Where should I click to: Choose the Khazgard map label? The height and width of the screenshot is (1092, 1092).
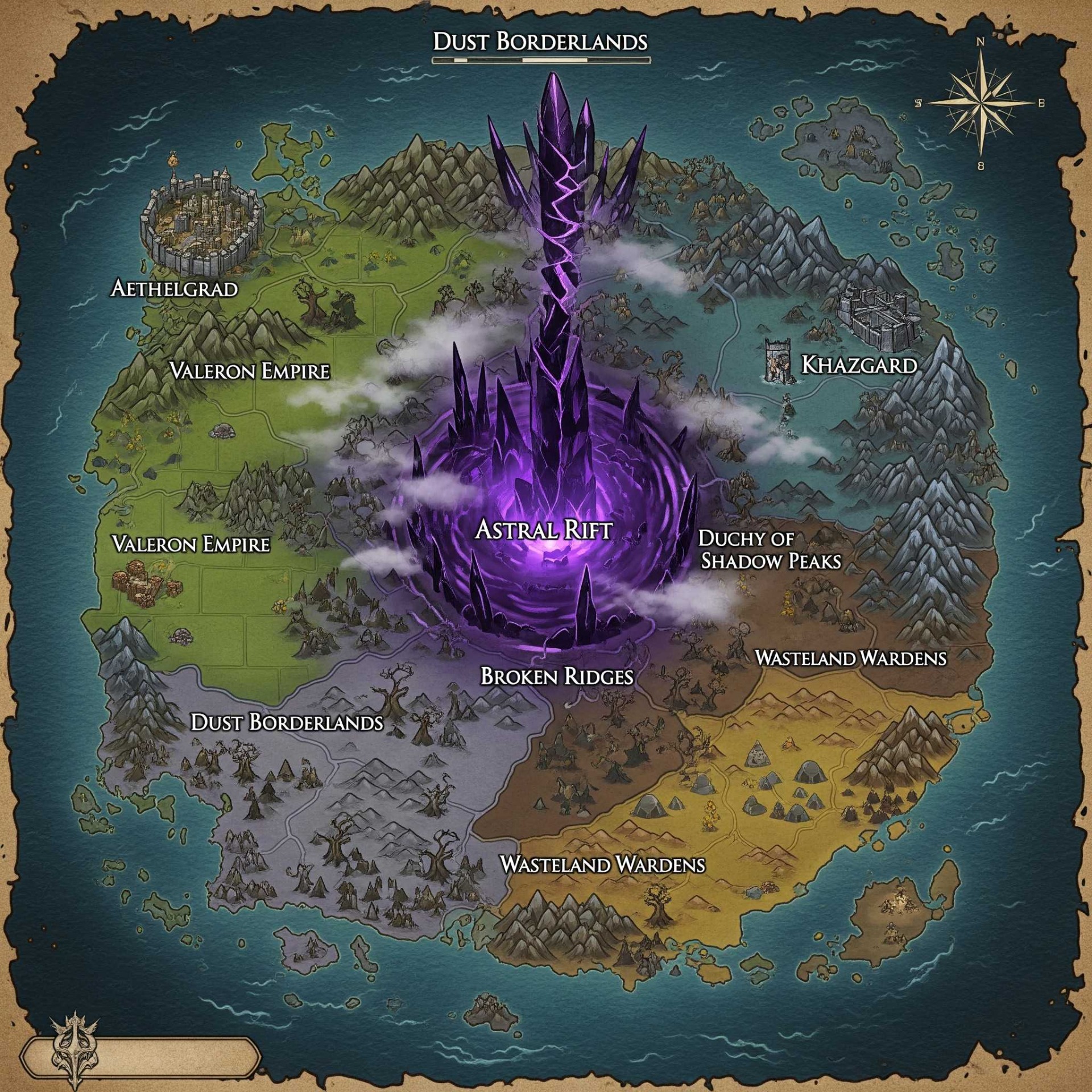pos(859,365)
